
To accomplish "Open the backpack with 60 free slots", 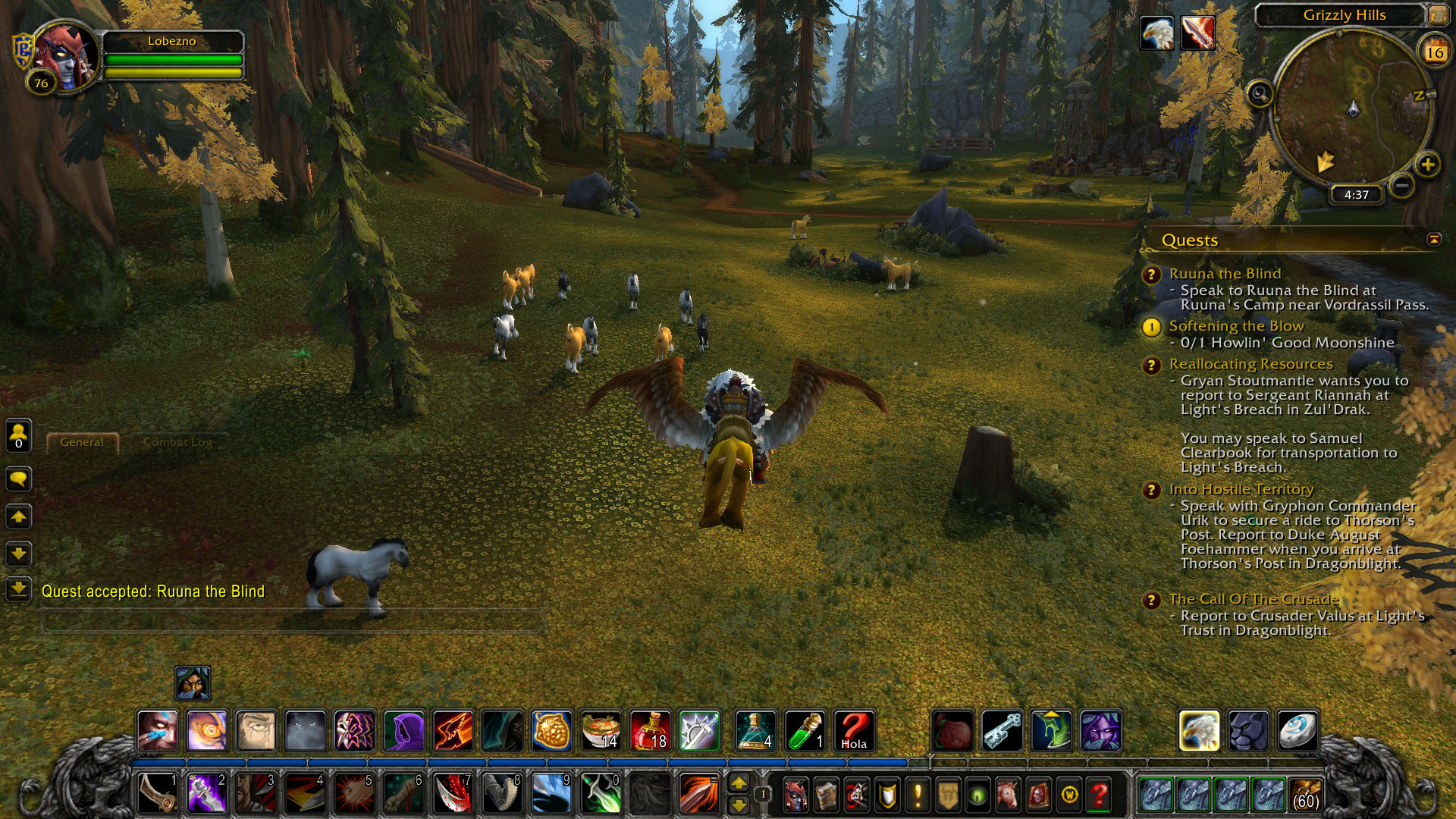I will [x=1304, y=795].
